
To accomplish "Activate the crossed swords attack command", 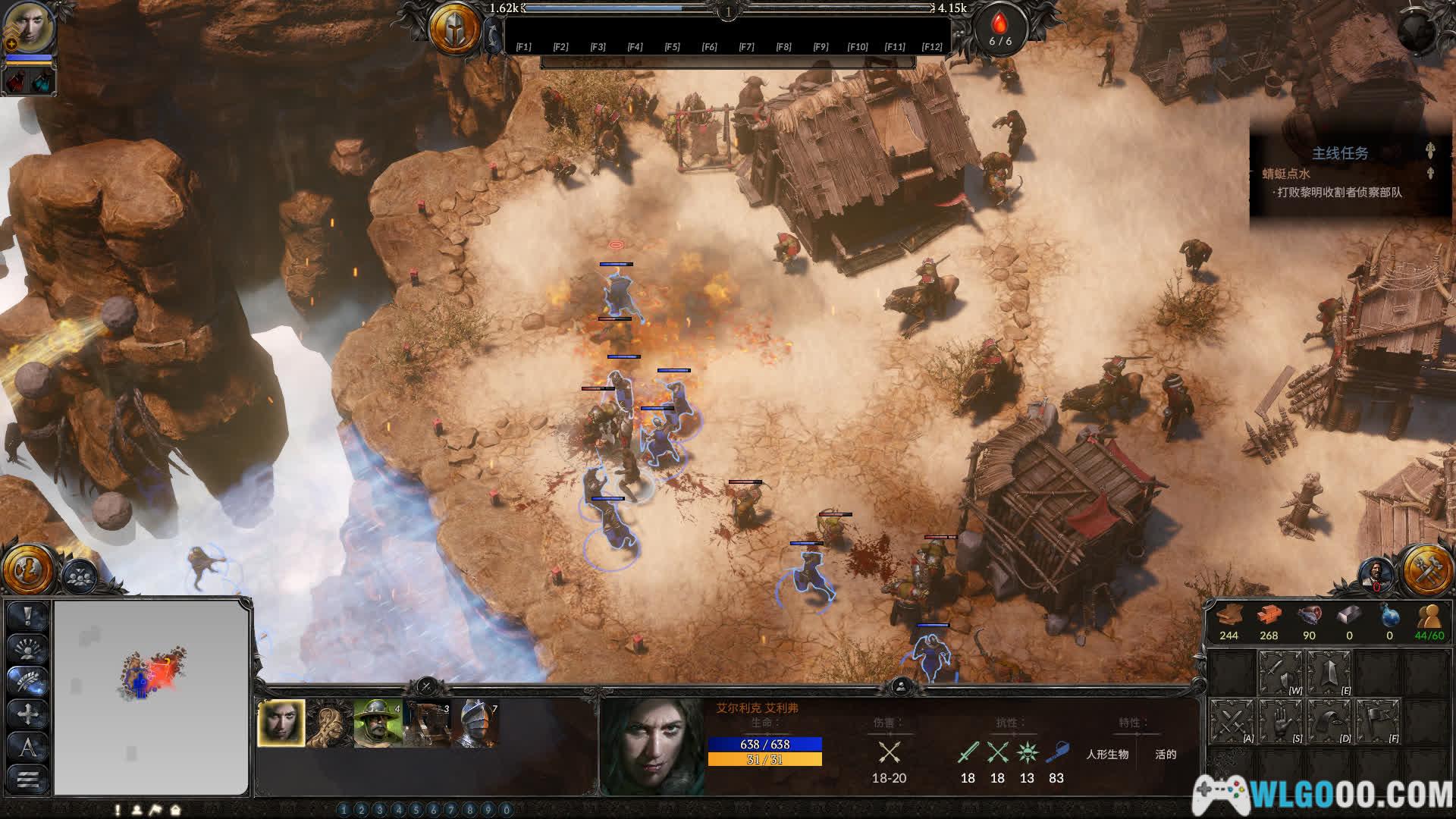I will 1231,720.
